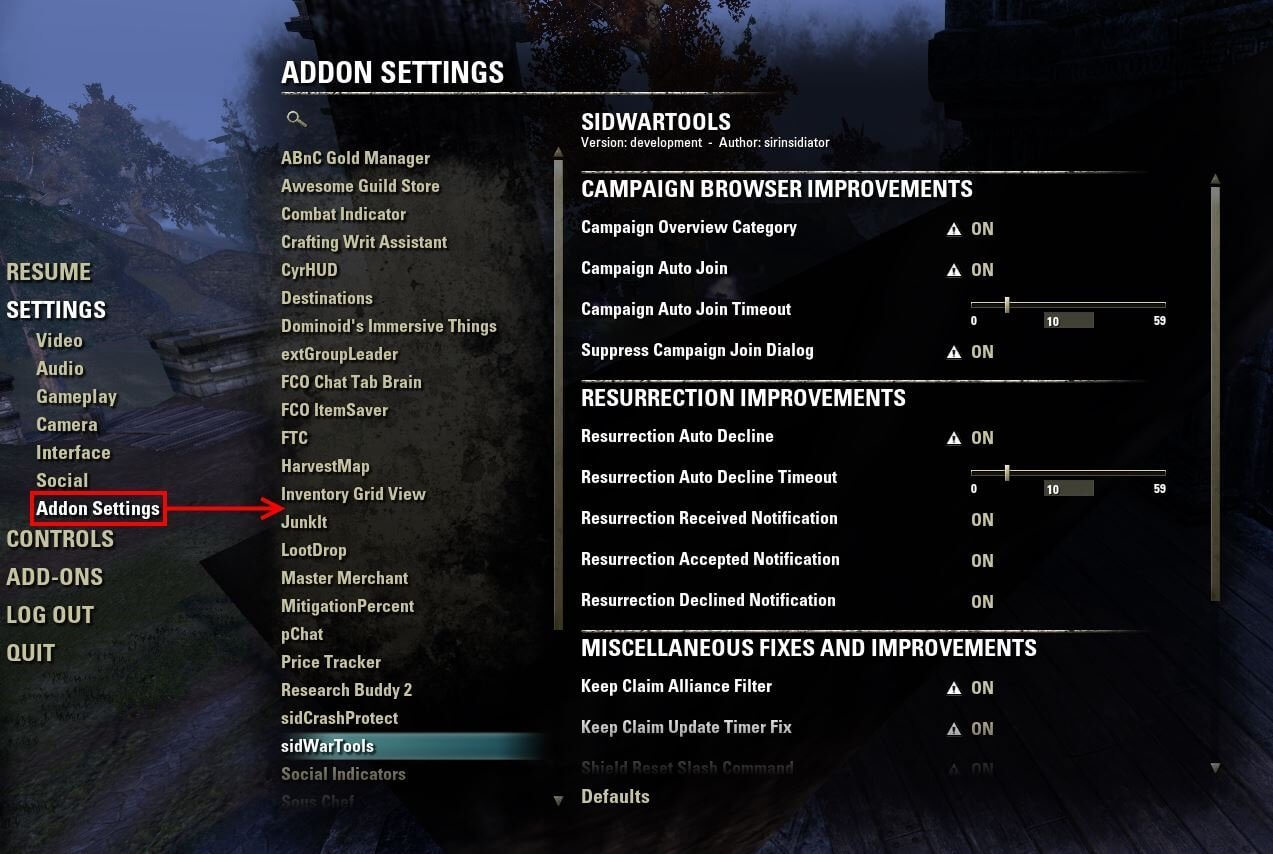Select ABnC Gold Manager addon

(355, 158)
